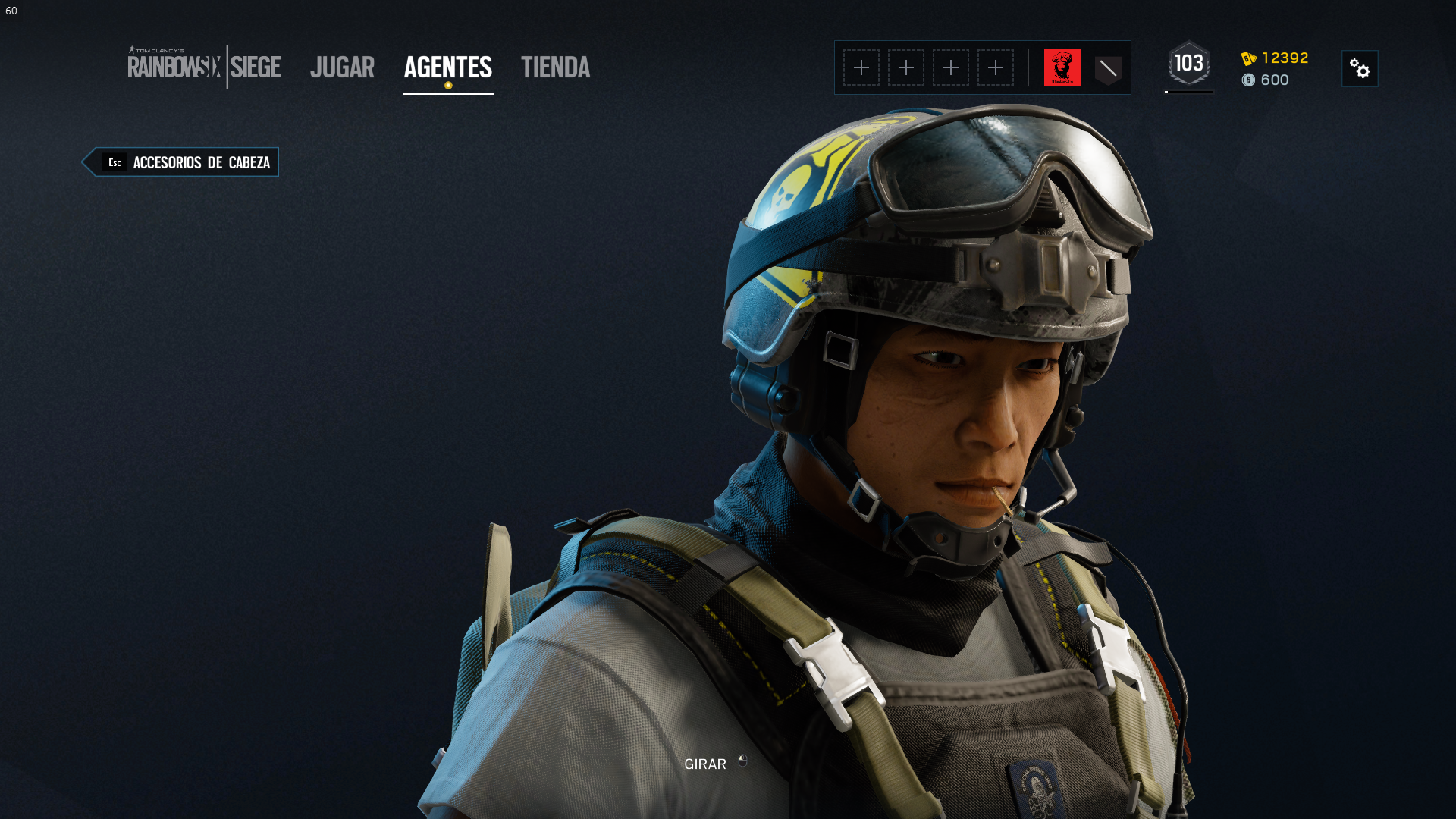Go back via ACCESORIOS DE CABEZA header
Image resolution: width=1456 pixels, height=819 pixels.
pyautogui.click(x=200, y=162)
